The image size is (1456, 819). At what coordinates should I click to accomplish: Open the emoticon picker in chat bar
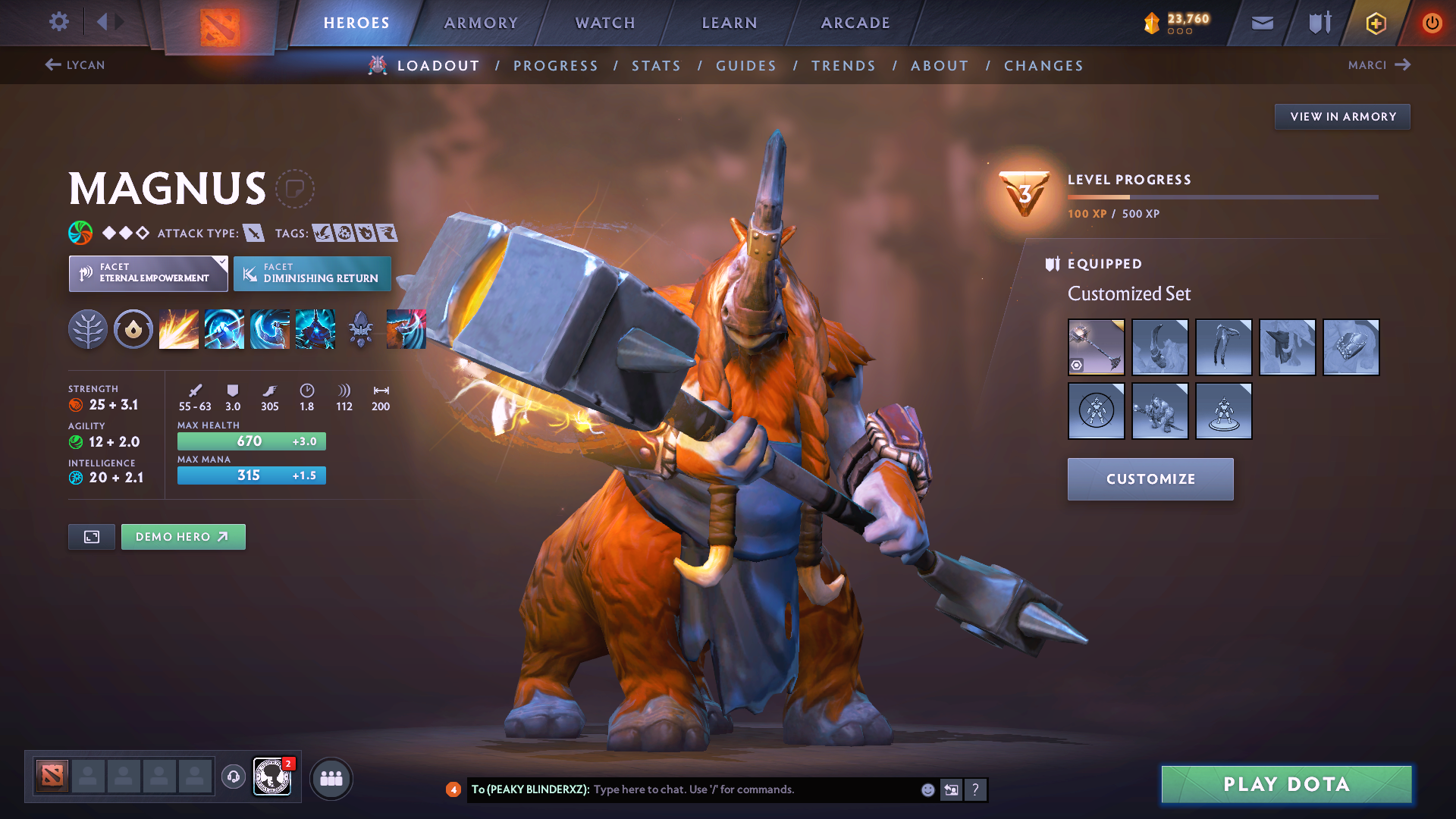pos(927,789)
